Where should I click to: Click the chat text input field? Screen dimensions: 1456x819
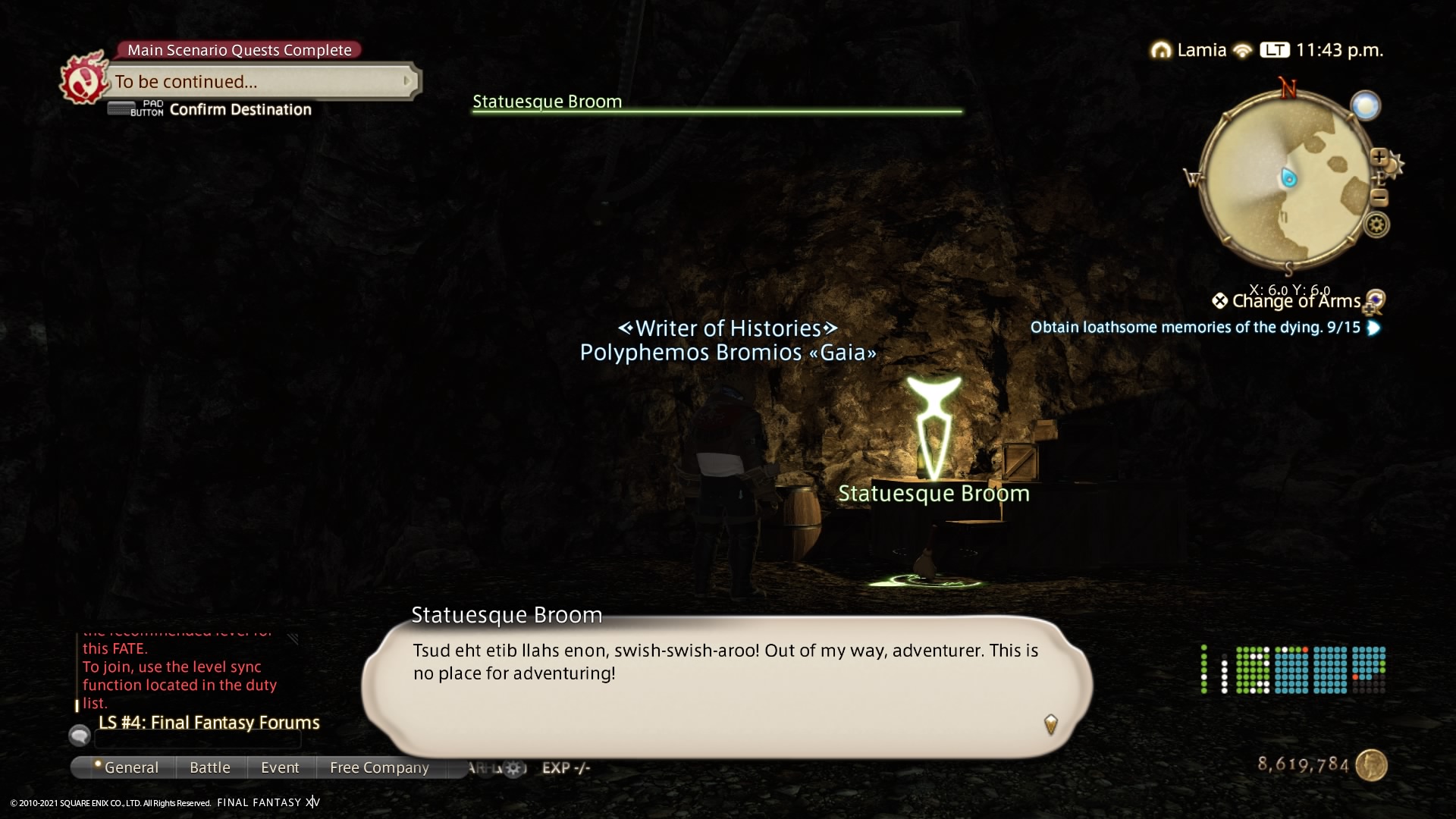[197, 739]
